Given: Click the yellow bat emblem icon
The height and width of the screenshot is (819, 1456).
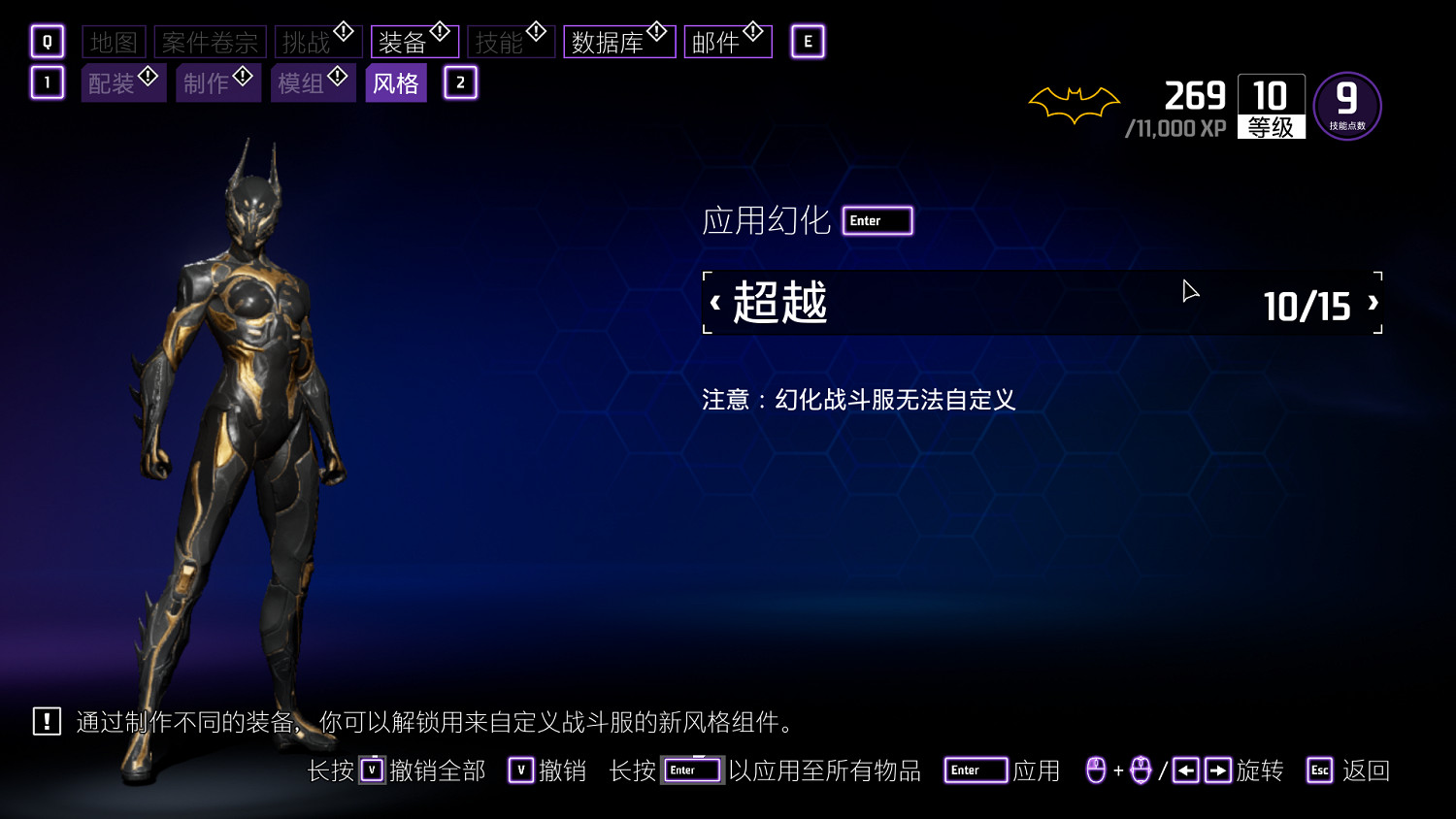Looking at the screenshot, I should (1073, 103).
